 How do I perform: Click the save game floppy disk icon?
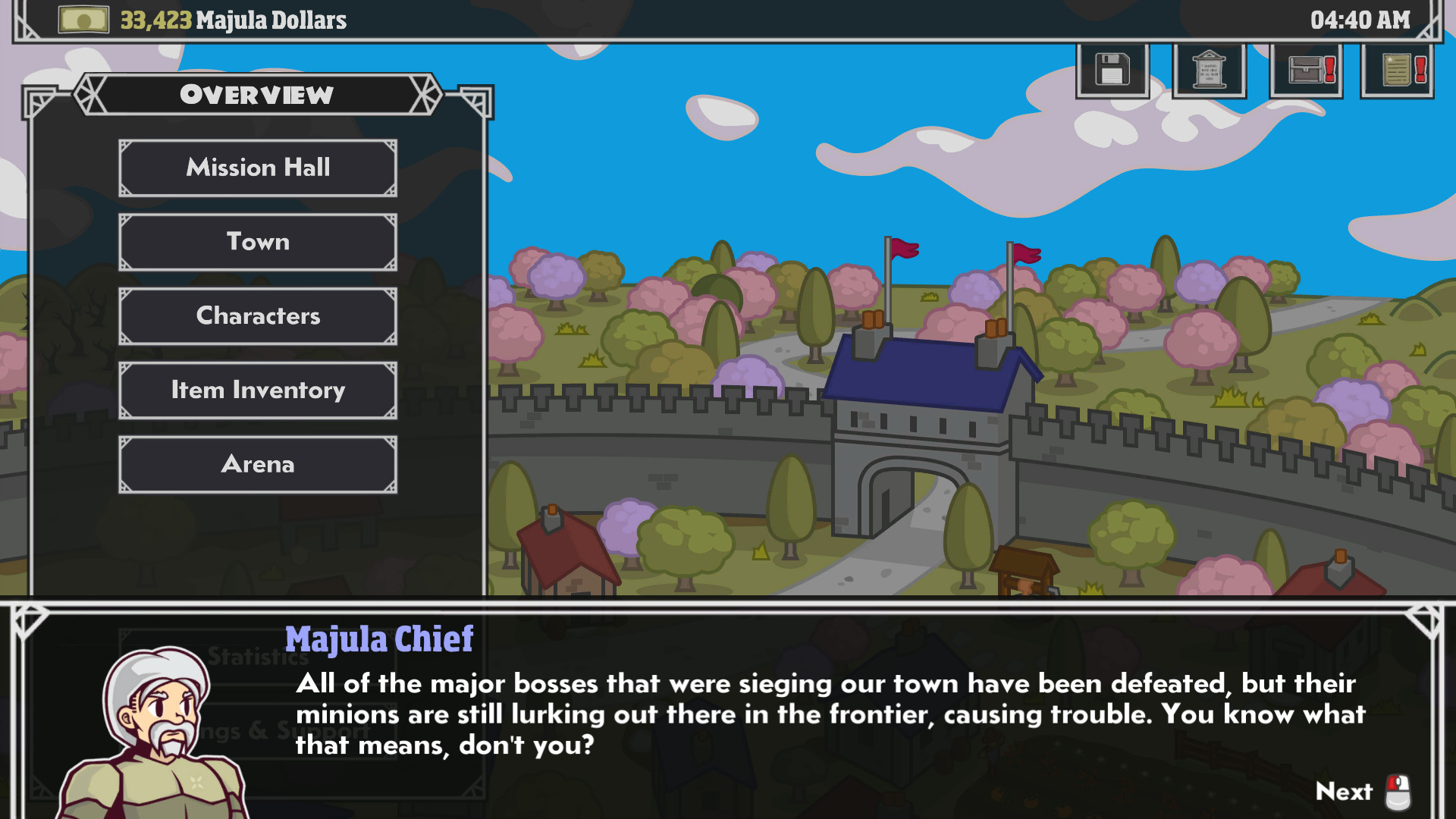pyautogui.click(x=1112, y=70)
